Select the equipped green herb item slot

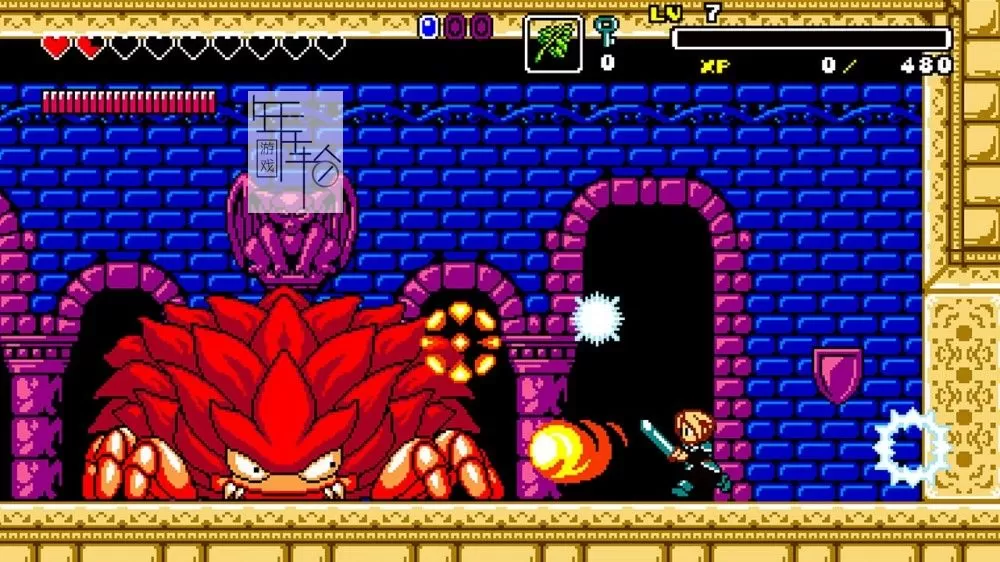point(554,44)
